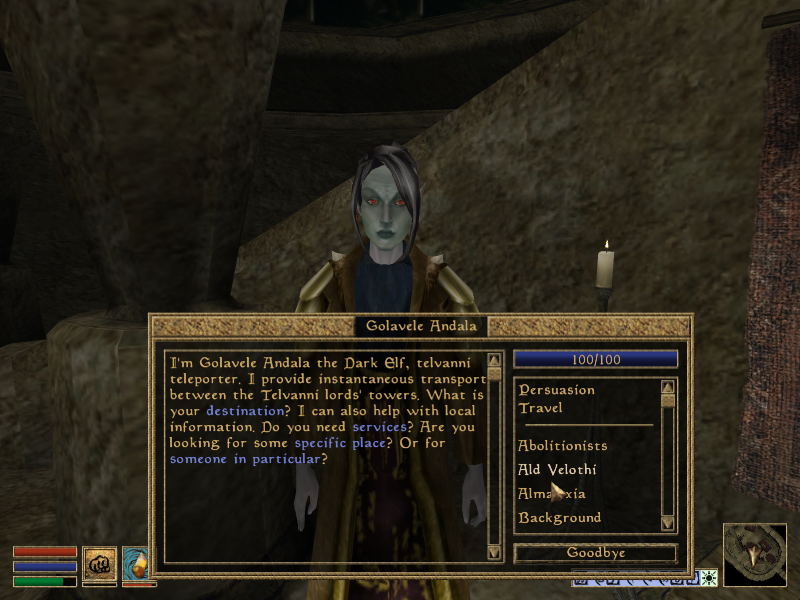This screenshot has width=800, height=600.
Task: Click the hand-to-hand fist weapon icon
Action: pos(99,563)
